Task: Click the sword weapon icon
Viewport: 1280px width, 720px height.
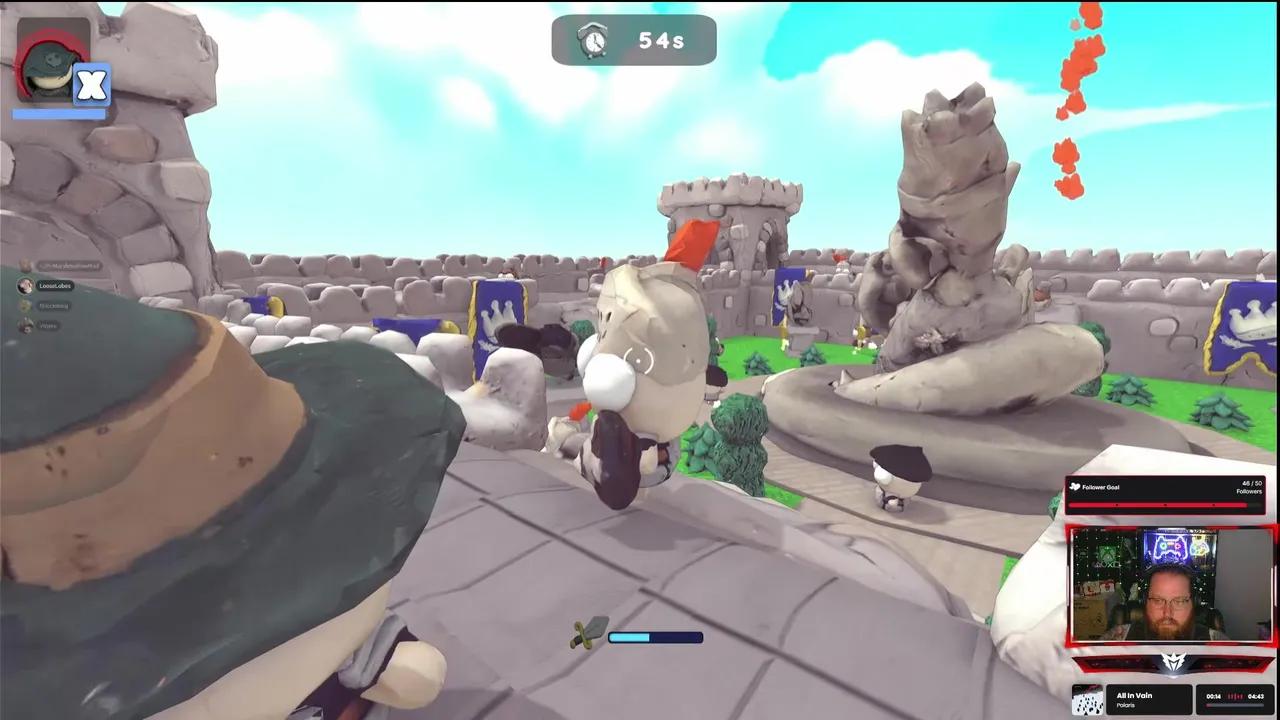Action: click(x=589, y=632)
